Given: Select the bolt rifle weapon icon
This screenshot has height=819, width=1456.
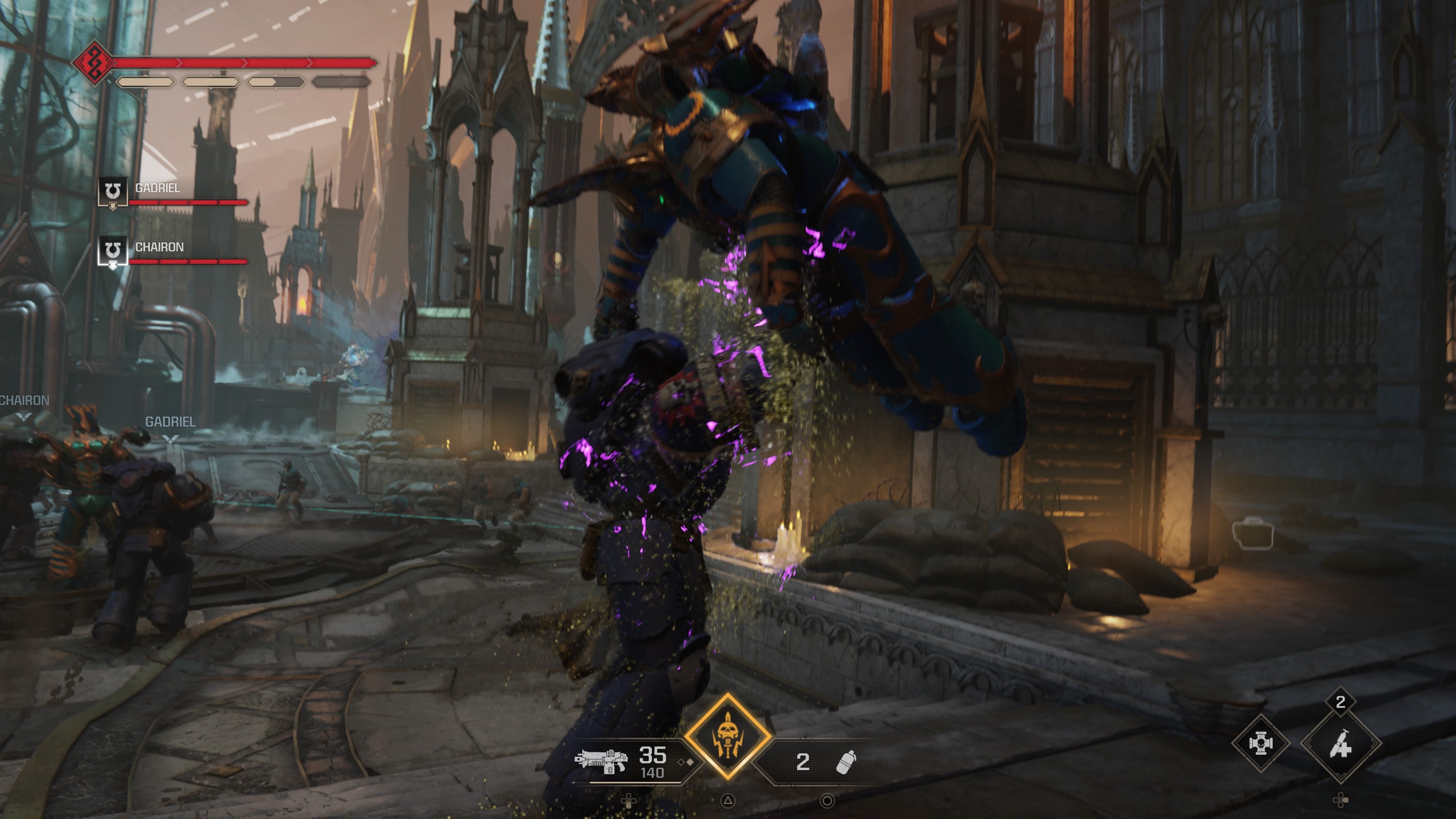Looking at the screenshot, I should [x=601, y=760].
